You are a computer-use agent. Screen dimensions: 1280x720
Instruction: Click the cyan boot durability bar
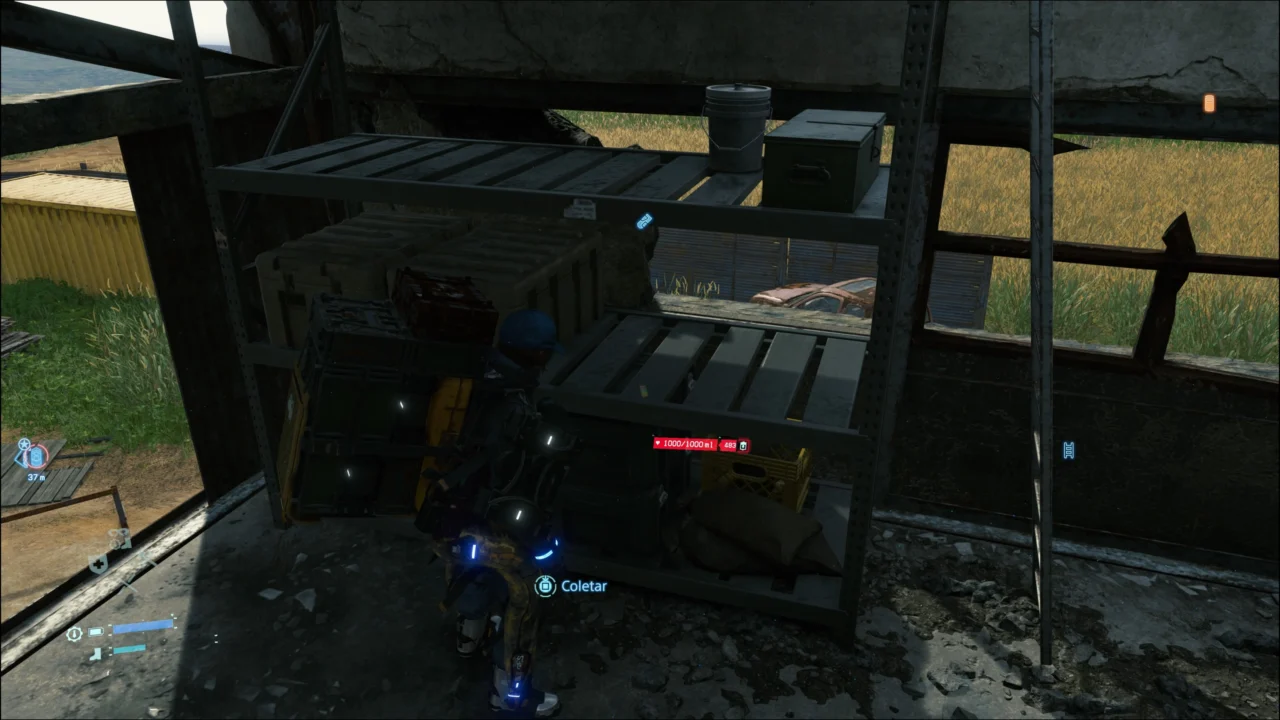(130, 650)
